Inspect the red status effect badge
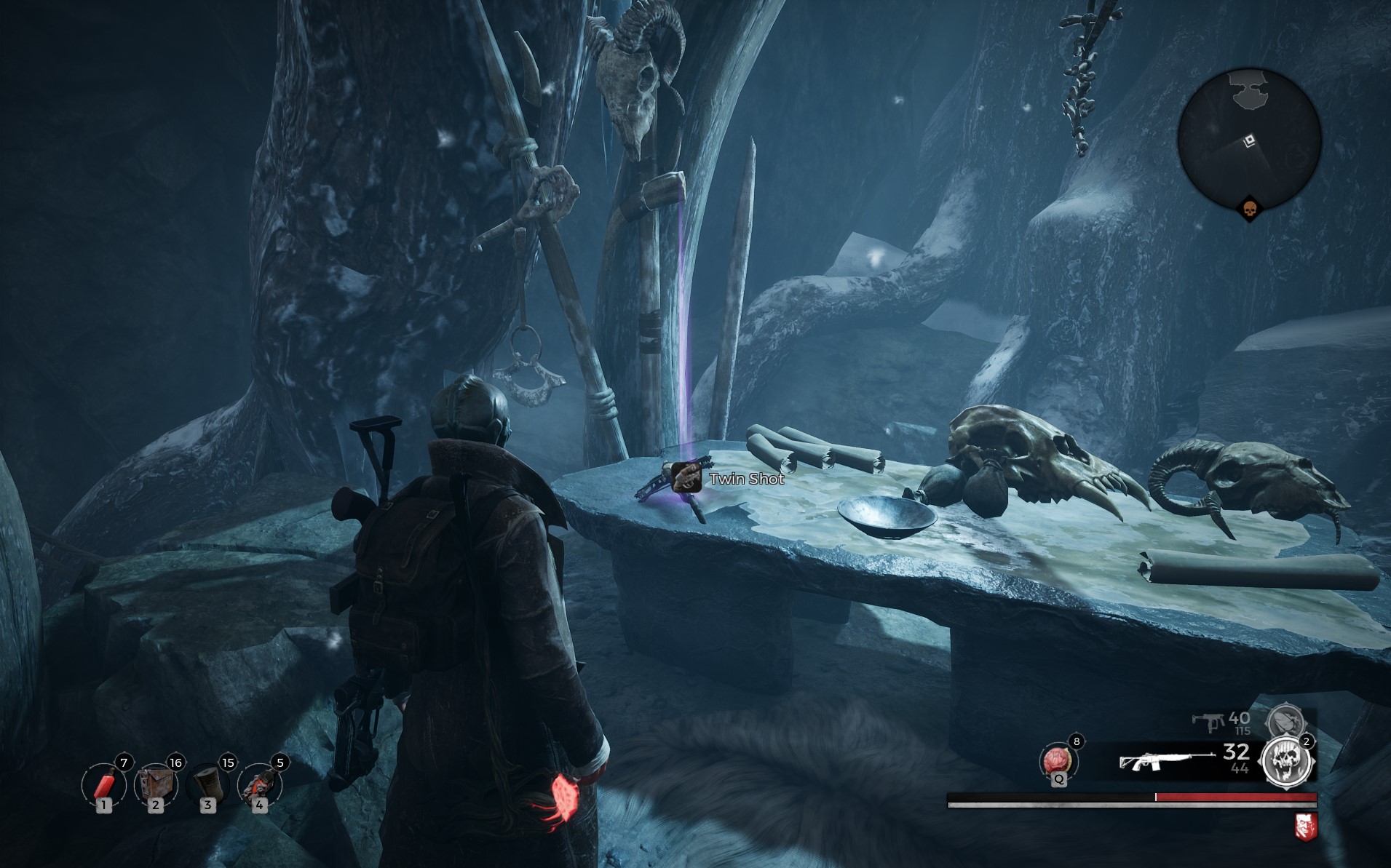1391x868 pixels. 1306,827
